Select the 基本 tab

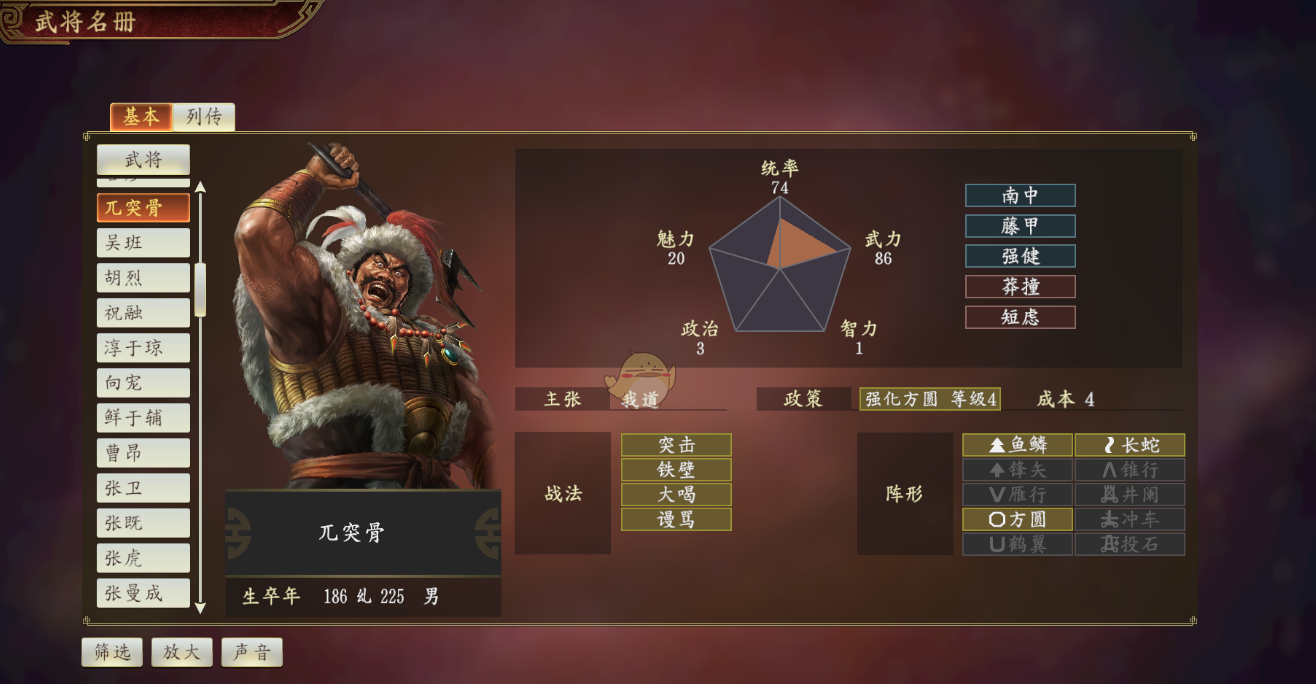click(141, 117)
